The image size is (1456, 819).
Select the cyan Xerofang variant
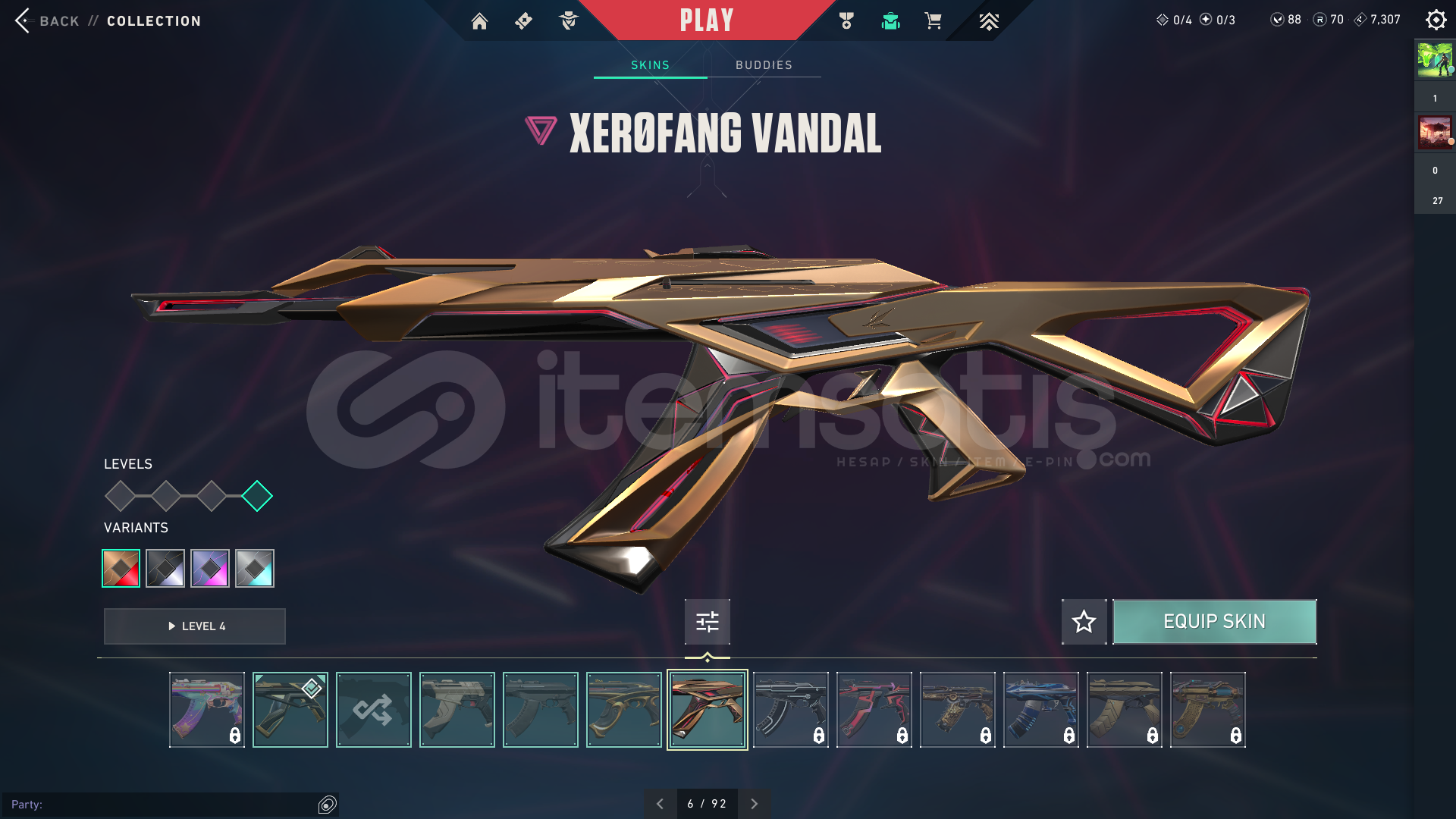tap(255, 568)
